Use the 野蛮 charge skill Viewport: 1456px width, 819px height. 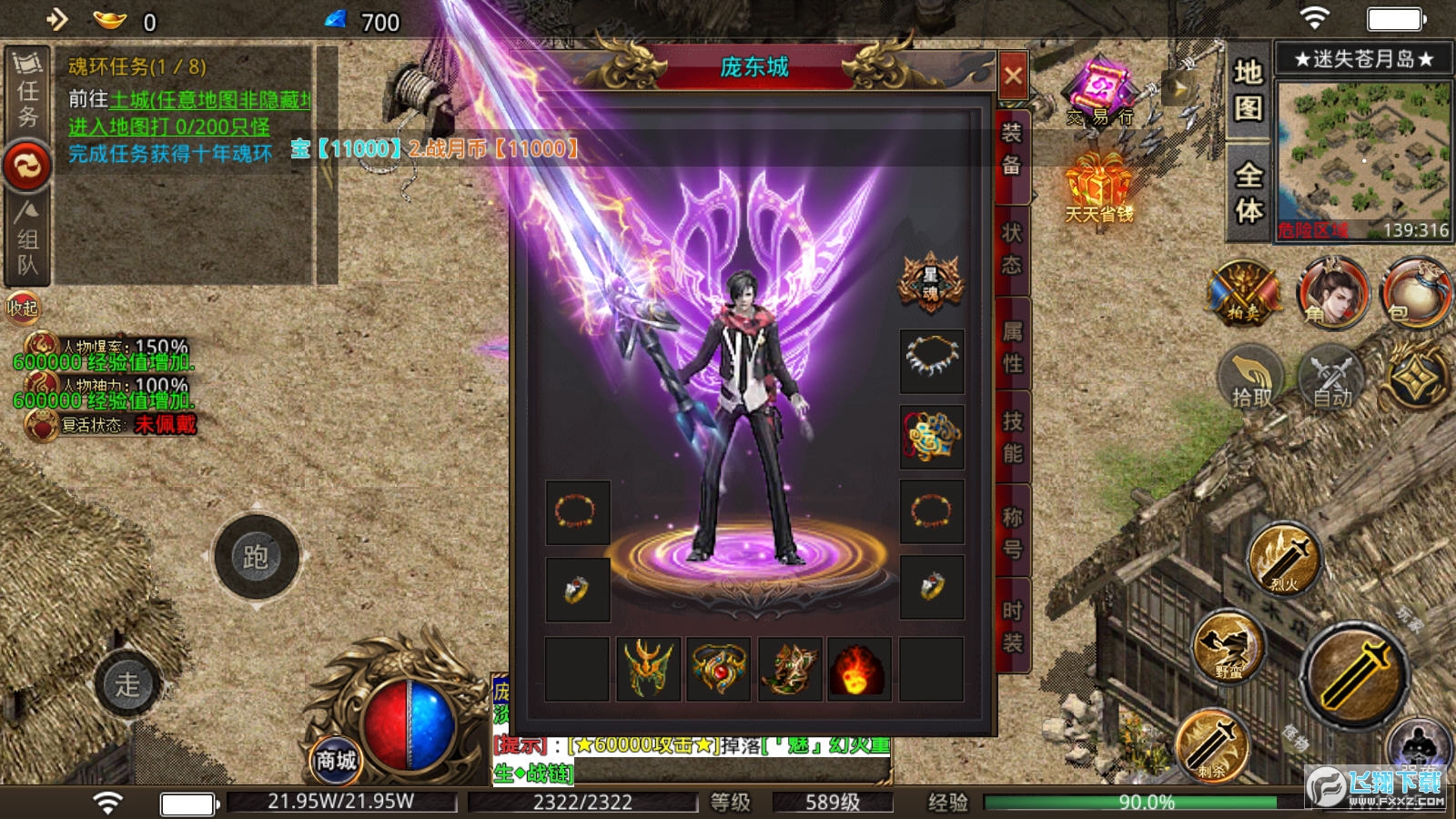coord(1228,648)
